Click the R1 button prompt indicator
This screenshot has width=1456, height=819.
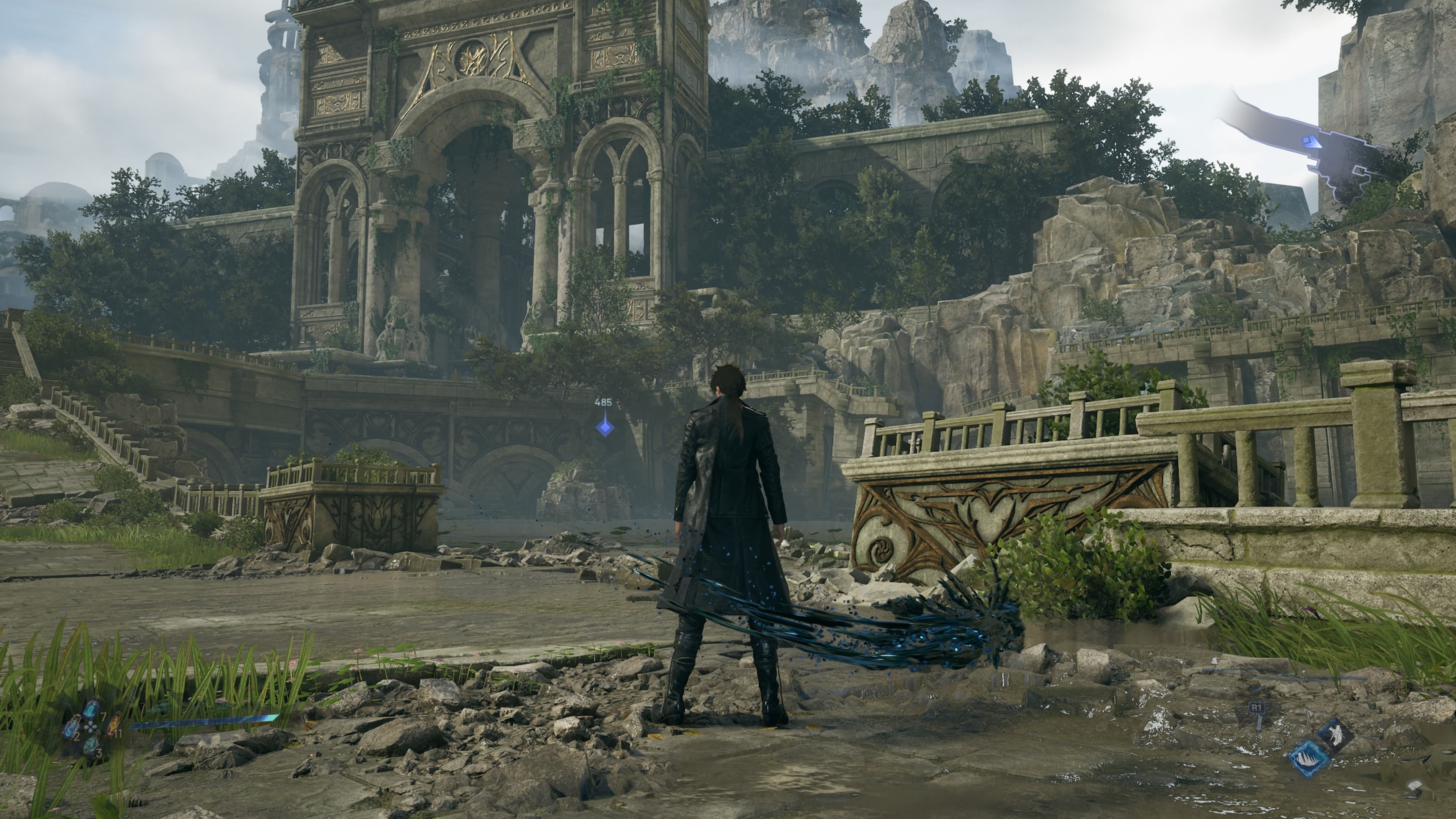pyautogui.click(x=1257, y=707)
